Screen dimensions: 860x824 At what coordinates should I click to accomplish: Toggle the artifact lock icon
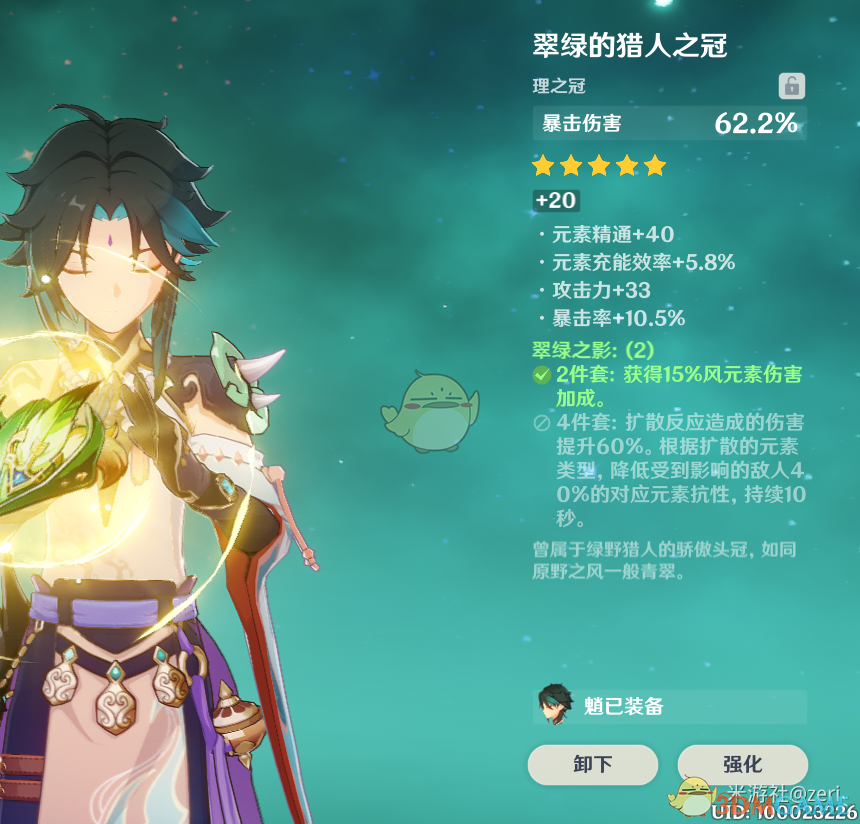(x=791, y=86)
